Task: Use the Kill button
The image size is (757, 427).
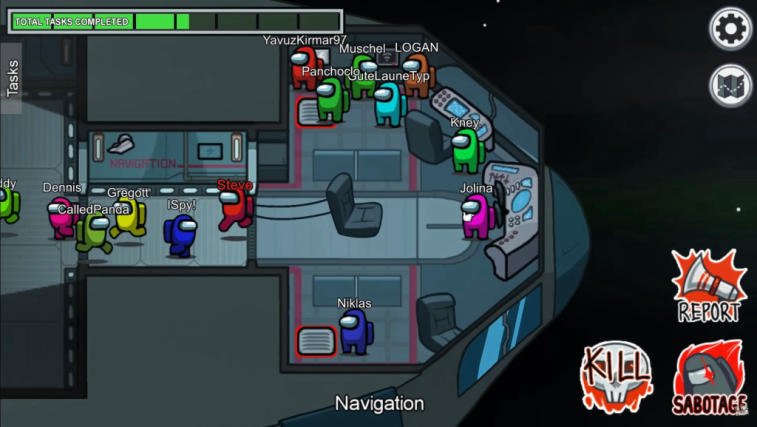Action: point(616,378)
